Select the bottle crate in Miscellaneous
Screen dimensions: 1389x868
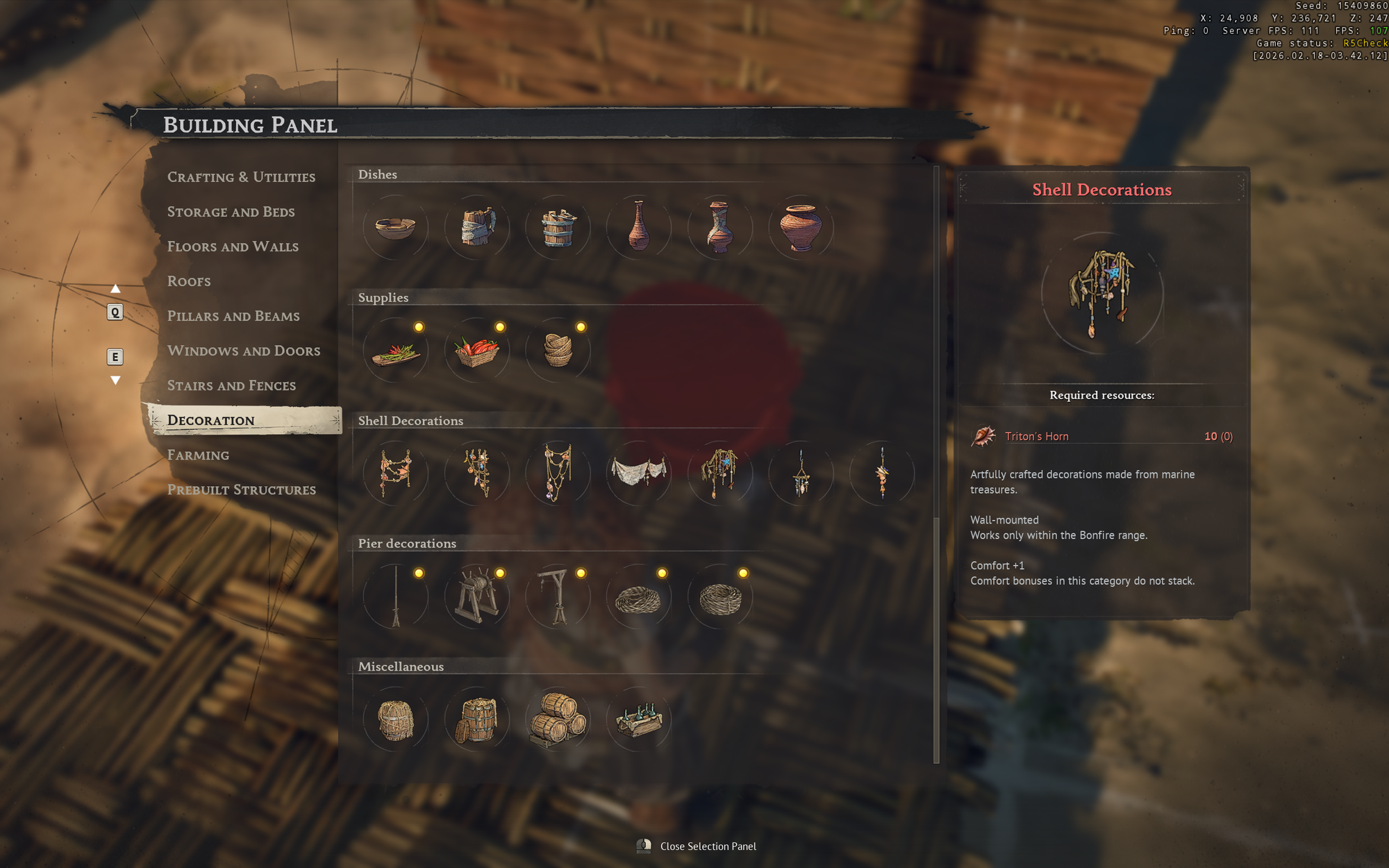coord(638,721)
